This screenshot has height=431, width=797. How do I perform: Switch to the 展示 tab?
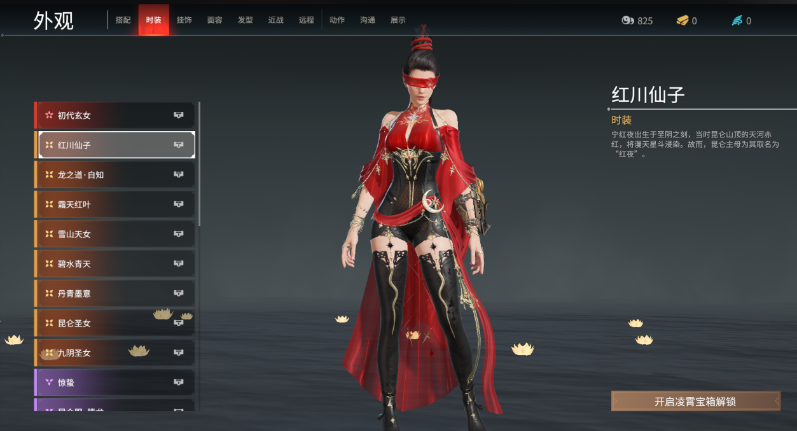[x=398, y=20]
